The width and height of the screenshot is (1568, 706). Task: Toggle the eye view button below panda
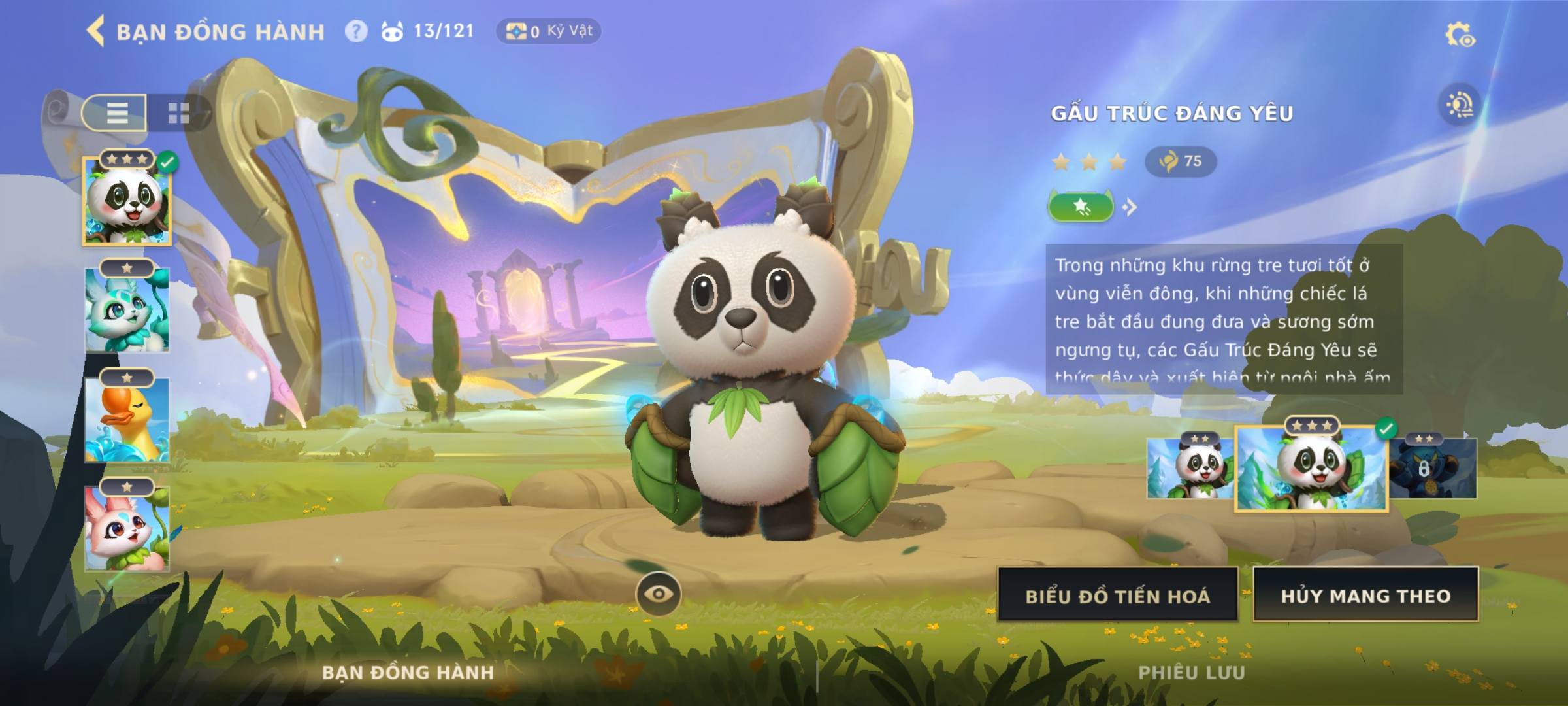pos(659,594)
